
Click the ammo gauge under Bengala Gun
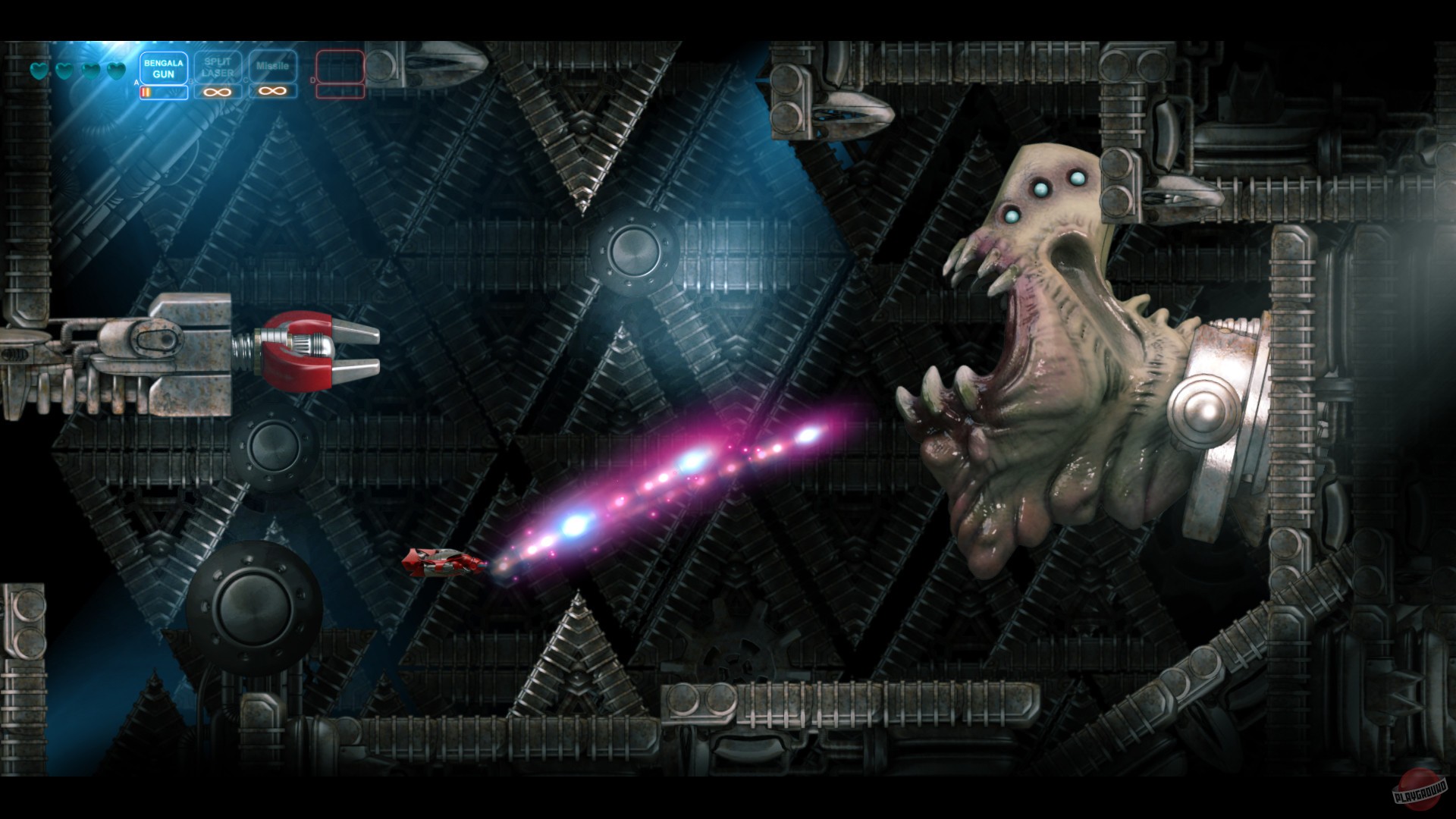pyautogui.click(x=164, y=94)
